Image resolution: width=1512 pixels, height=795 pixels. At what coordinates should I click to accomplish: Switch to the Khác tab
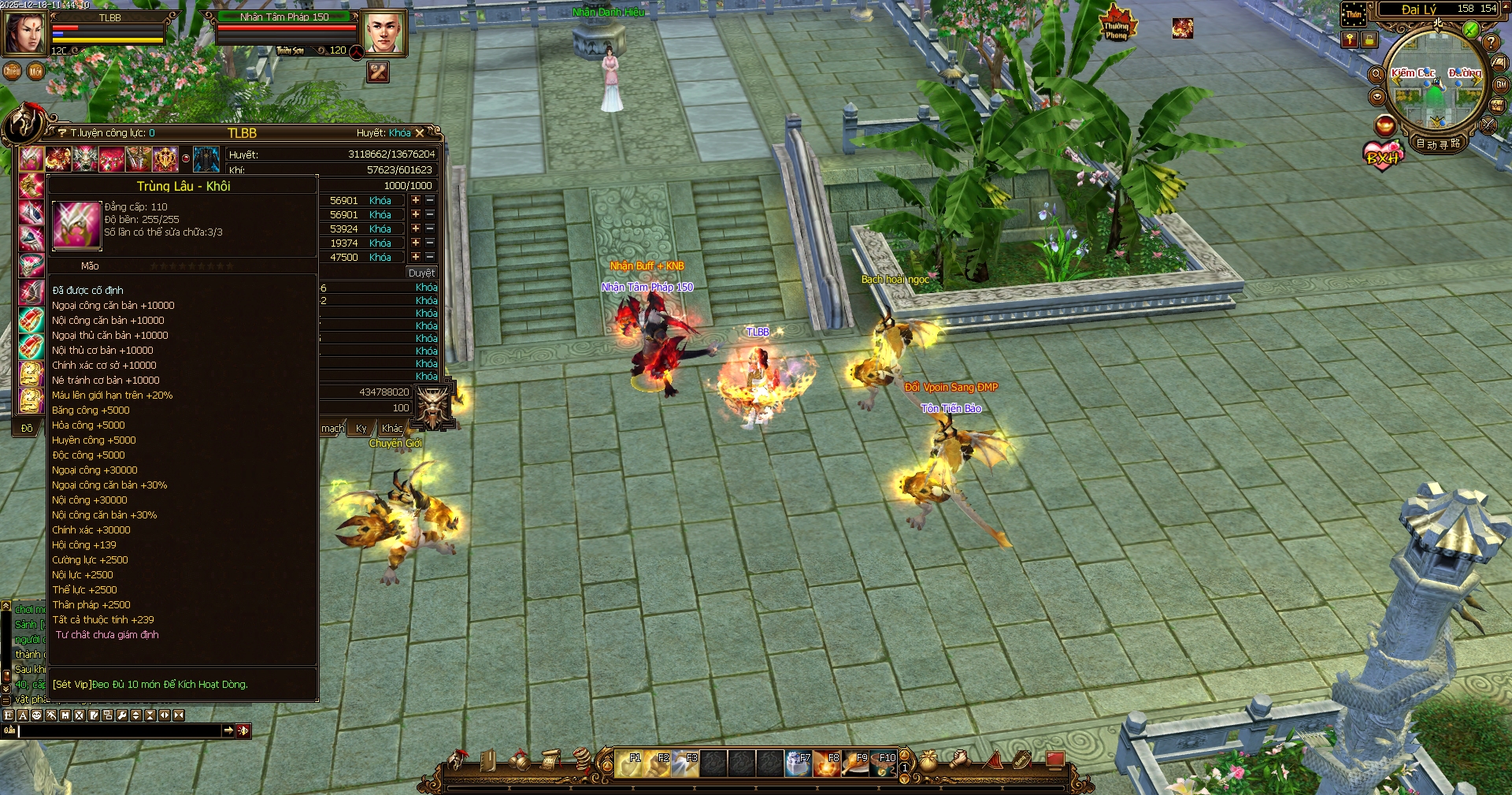[x=391, y=428]
